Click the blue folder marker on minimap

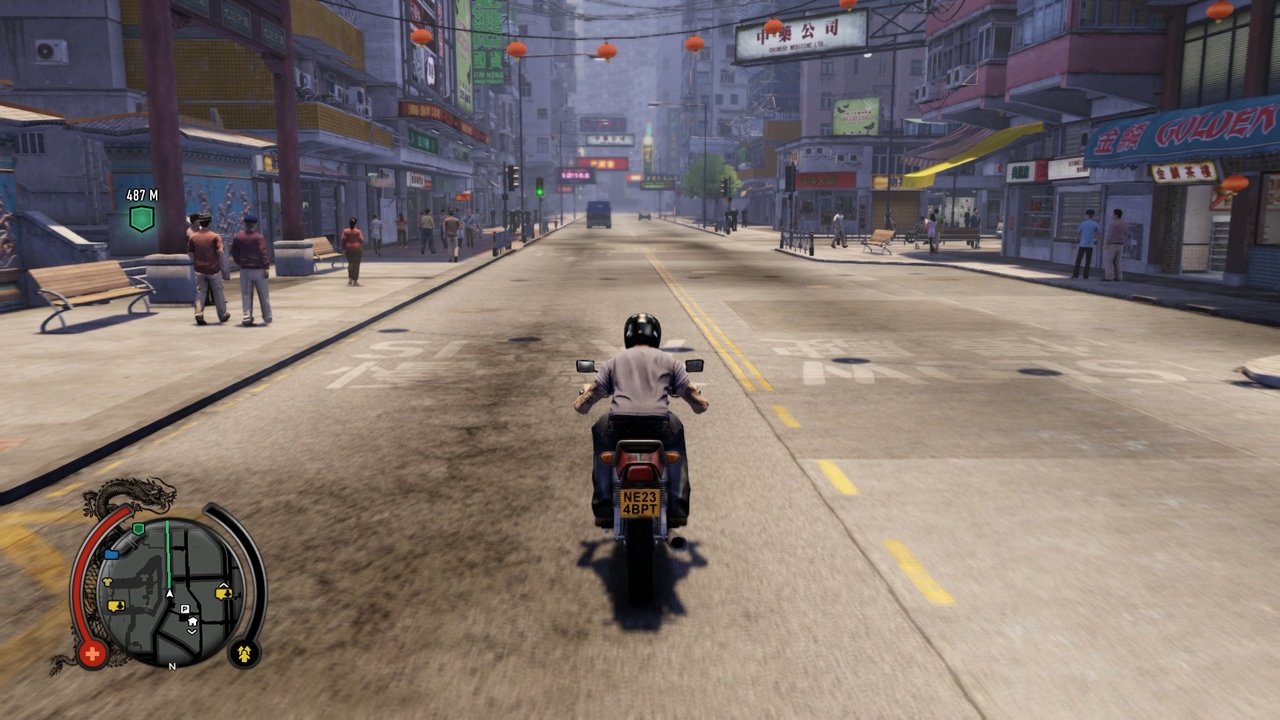point(111,553)
